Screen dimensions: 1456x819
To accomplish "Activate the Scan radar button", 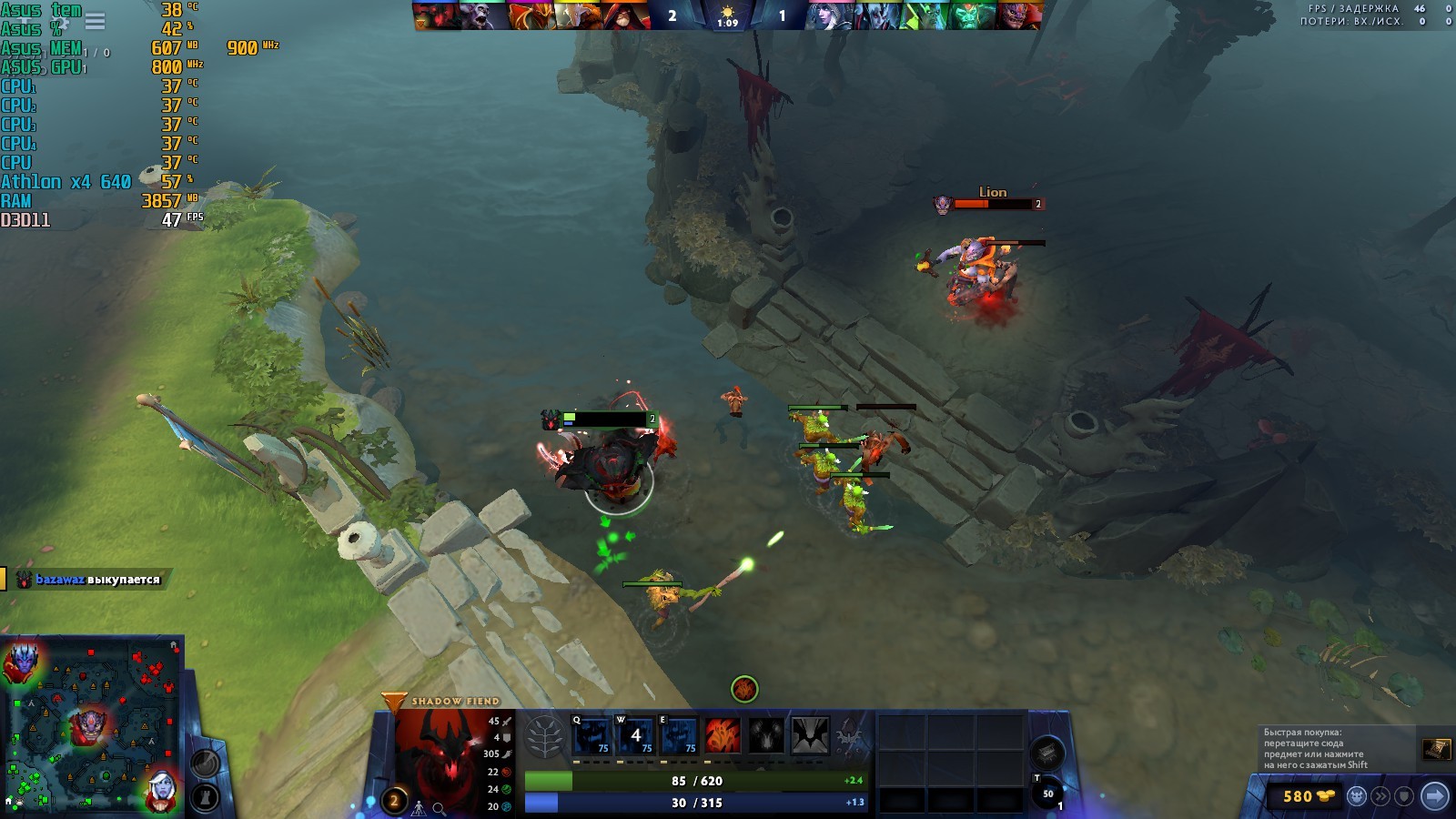I will click(x=205, y=763).
